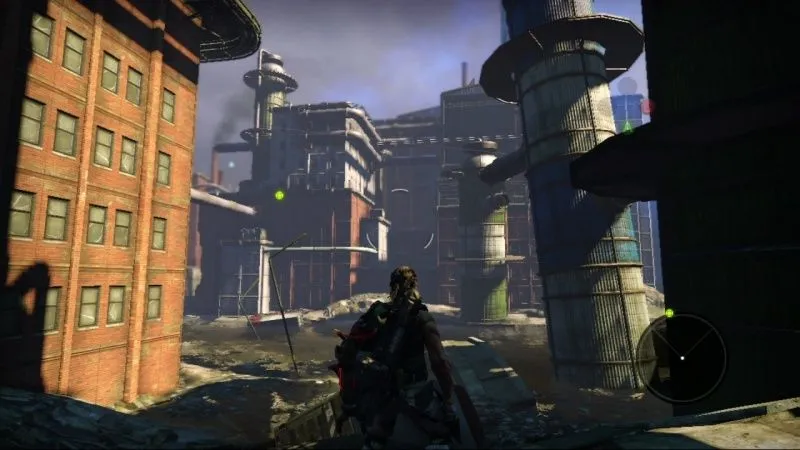Click the green dot floating over the factory
Screen dimensions: 800x450
click(x=280, y=195)
